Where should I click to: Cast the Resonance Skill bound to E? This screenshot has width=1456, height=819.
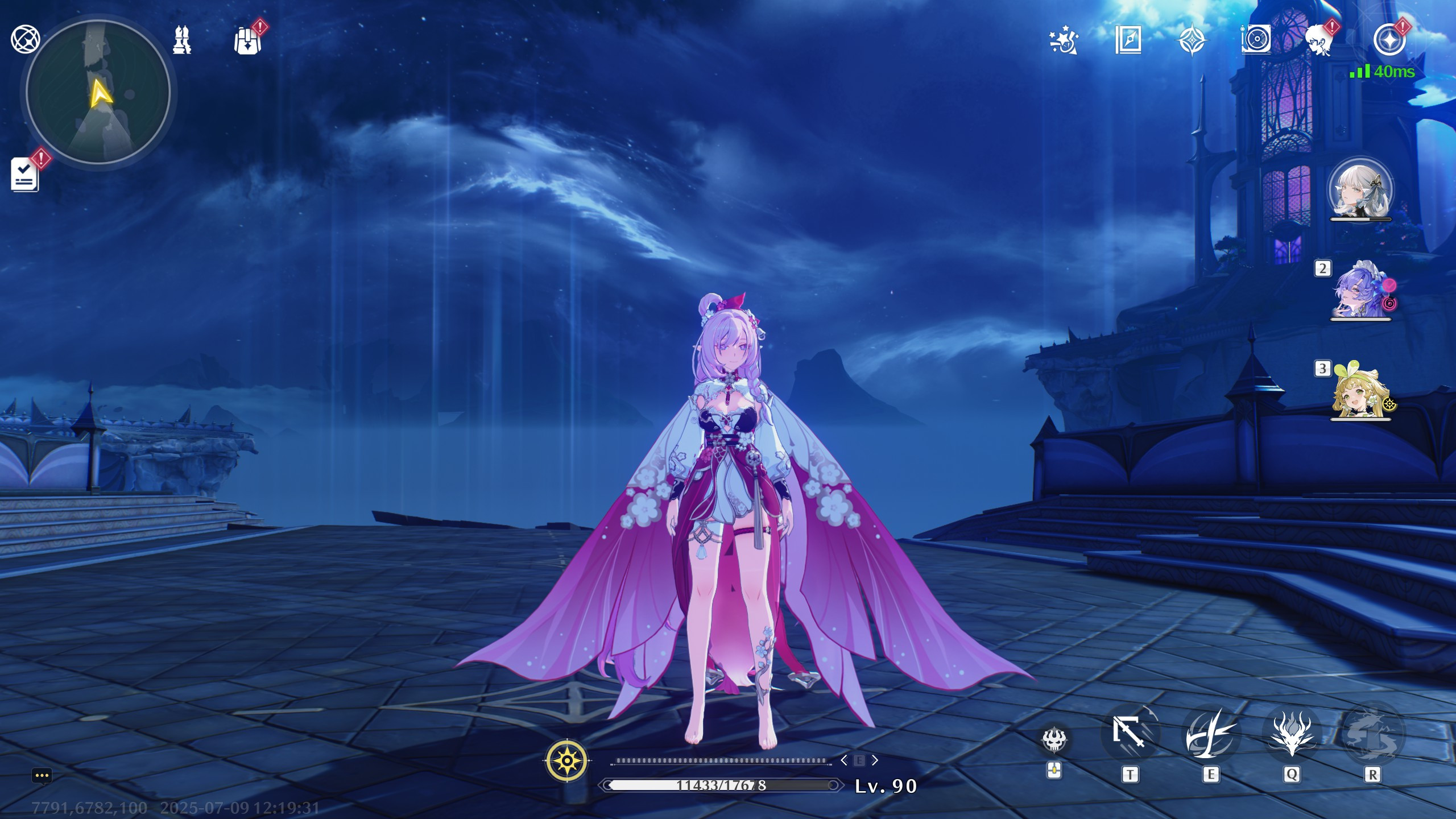(1211, 734)
